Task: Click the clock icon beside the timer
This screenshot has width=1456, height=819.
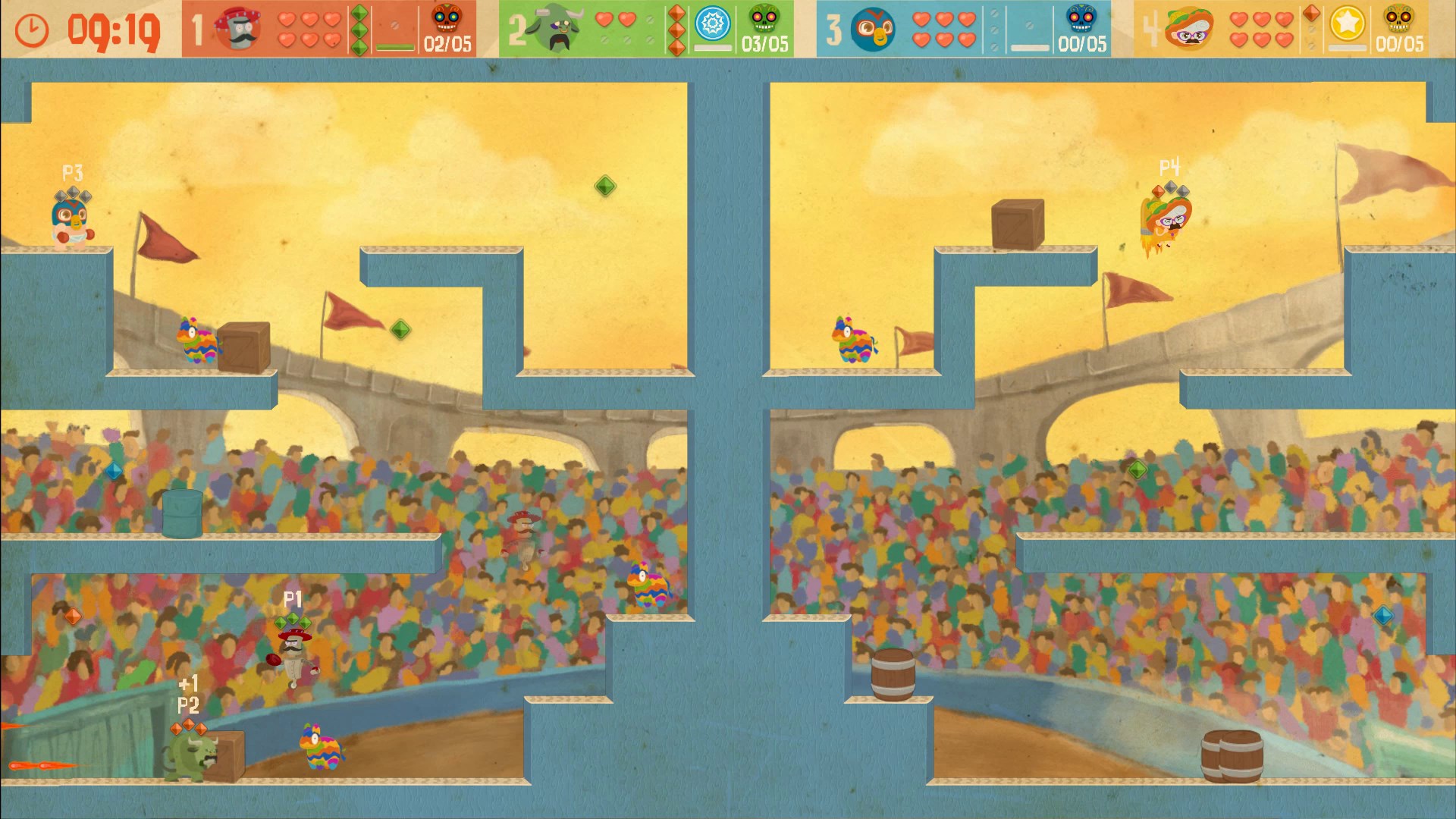Action: (x=30, y=29)
